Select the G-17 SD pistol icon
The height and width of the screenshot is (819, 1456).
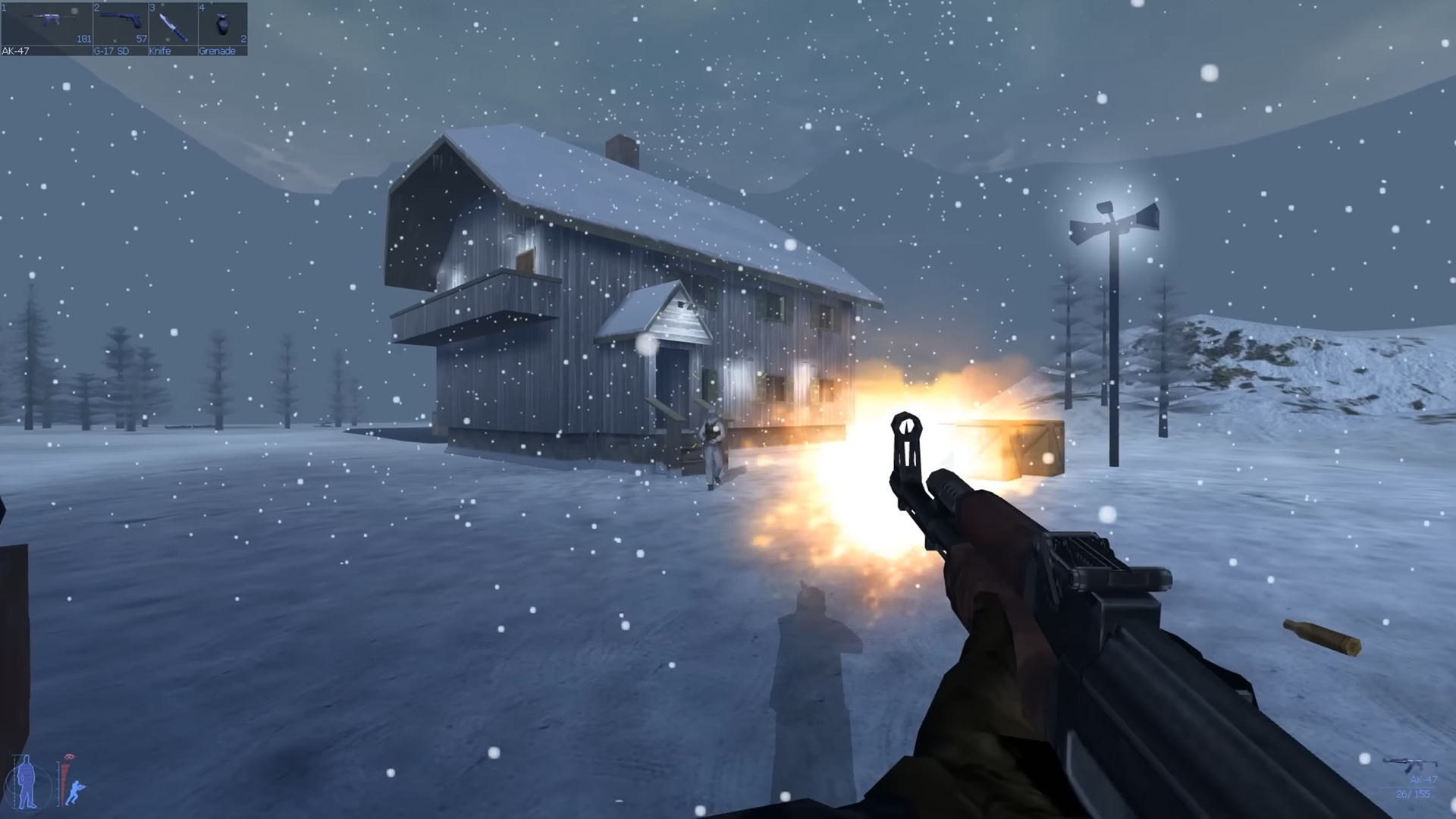tap(120, 21)
